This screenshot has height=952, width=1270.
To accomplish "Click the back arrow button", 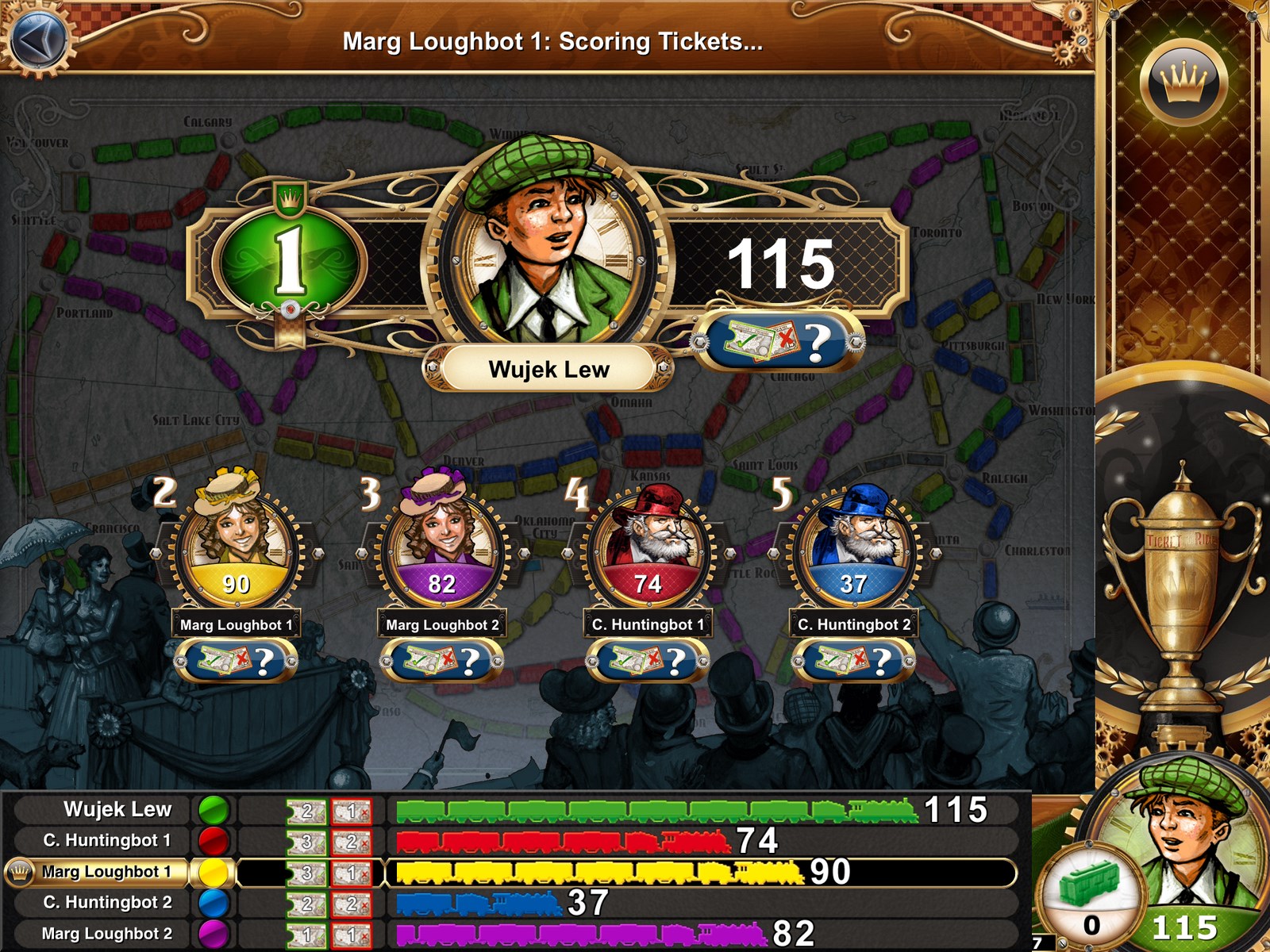I will [35, 39].
